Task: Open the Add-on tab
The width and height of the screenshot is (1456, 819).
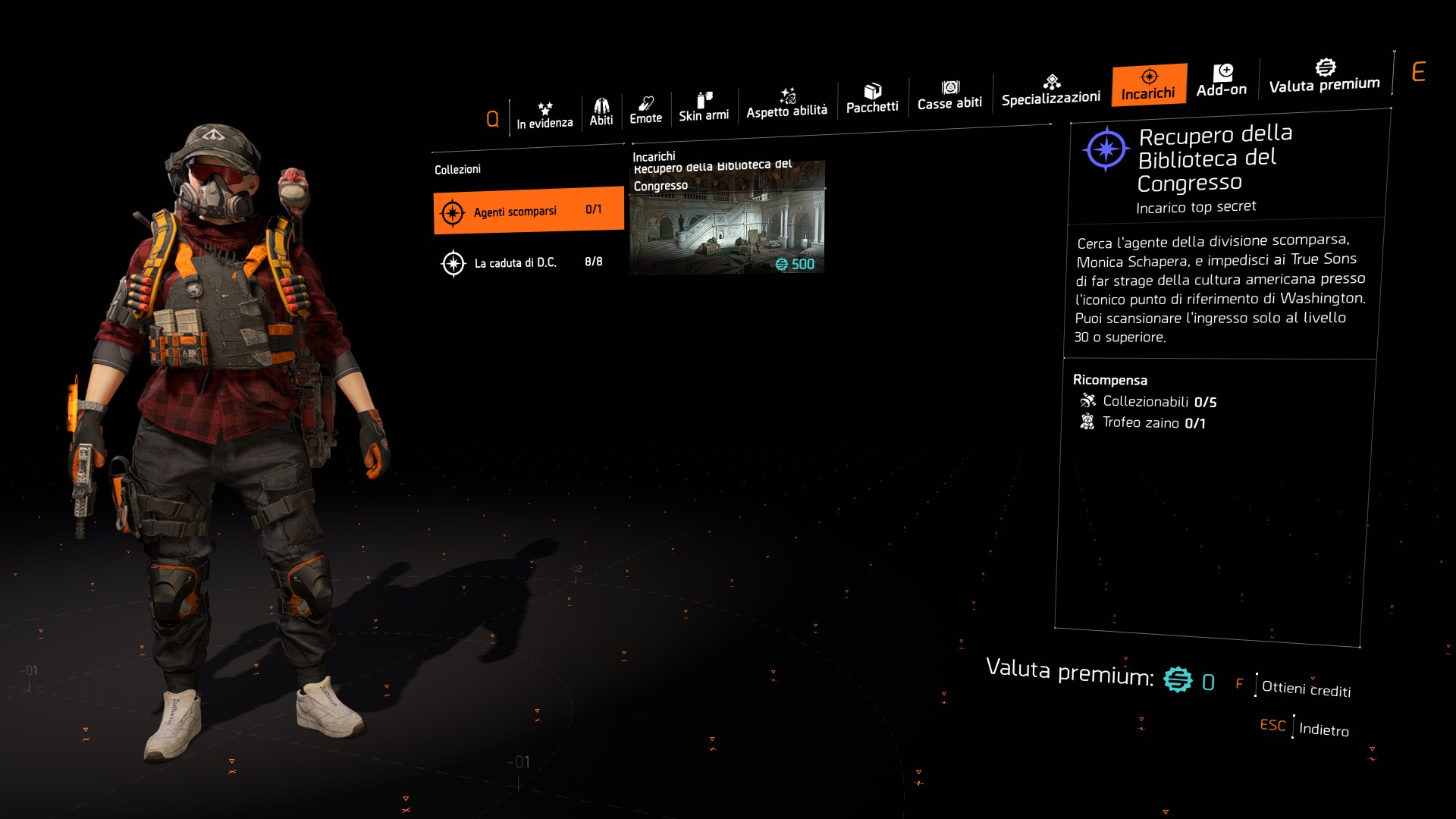Action: [x=1222, y=80]
